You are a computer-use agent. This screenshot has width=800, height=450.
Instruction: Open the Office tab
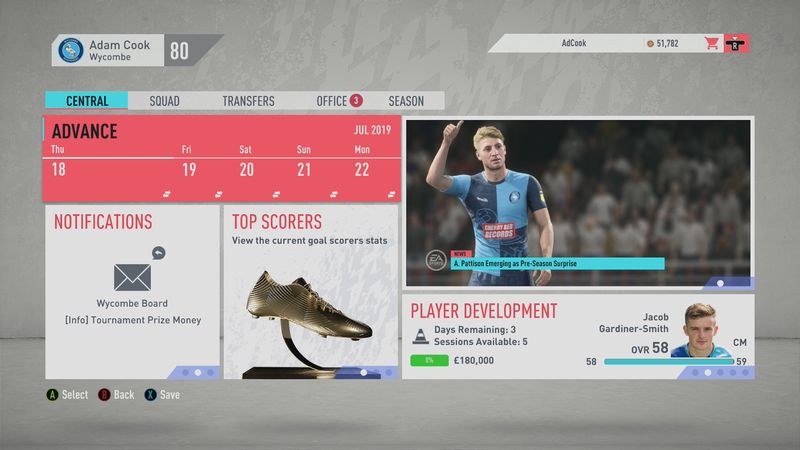click(332, 101)
